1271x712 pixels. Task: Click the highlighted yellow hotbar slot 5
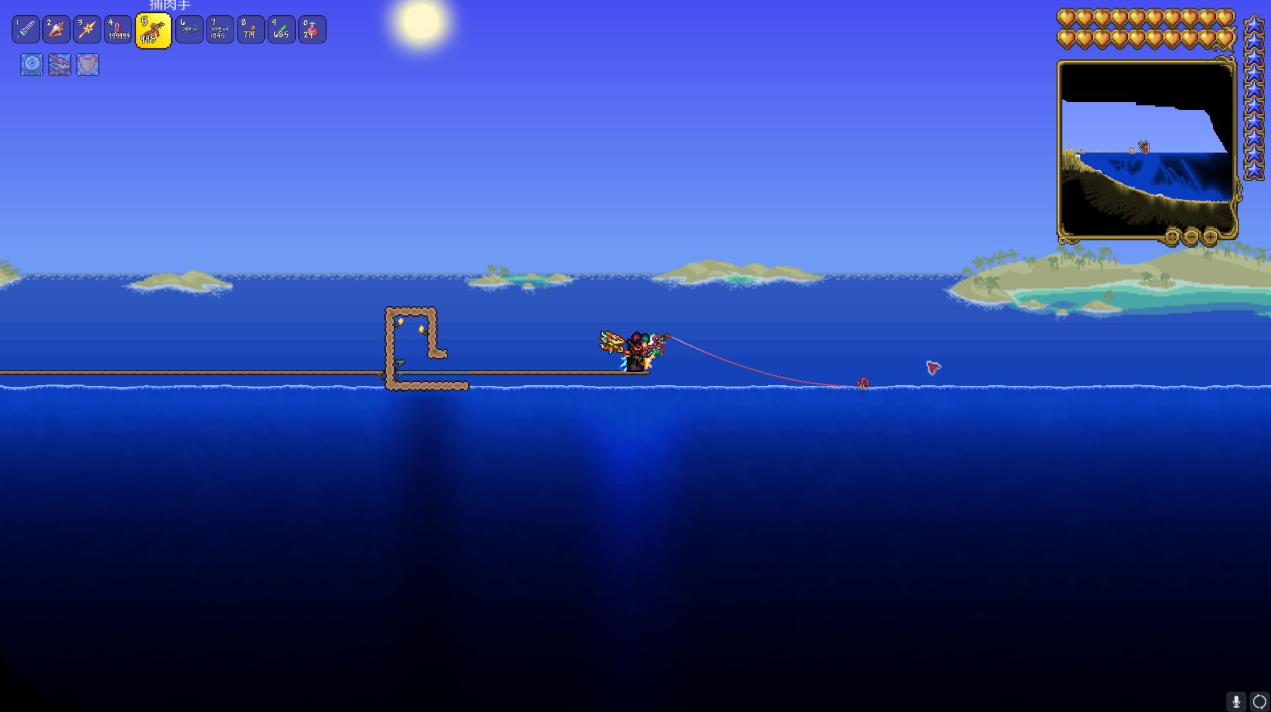(153, 31)
